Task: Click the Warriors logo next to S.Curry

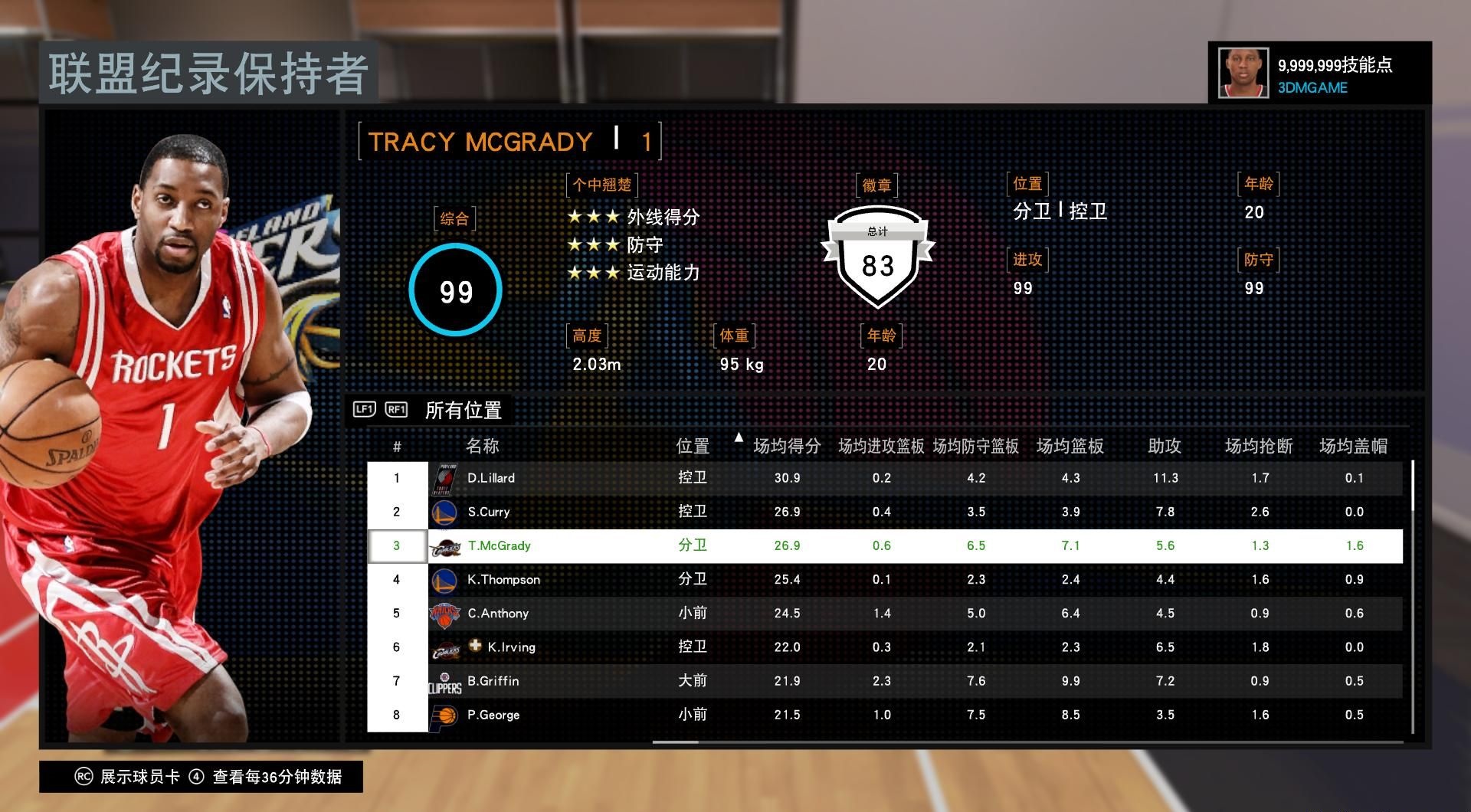Action: [444, 511]
